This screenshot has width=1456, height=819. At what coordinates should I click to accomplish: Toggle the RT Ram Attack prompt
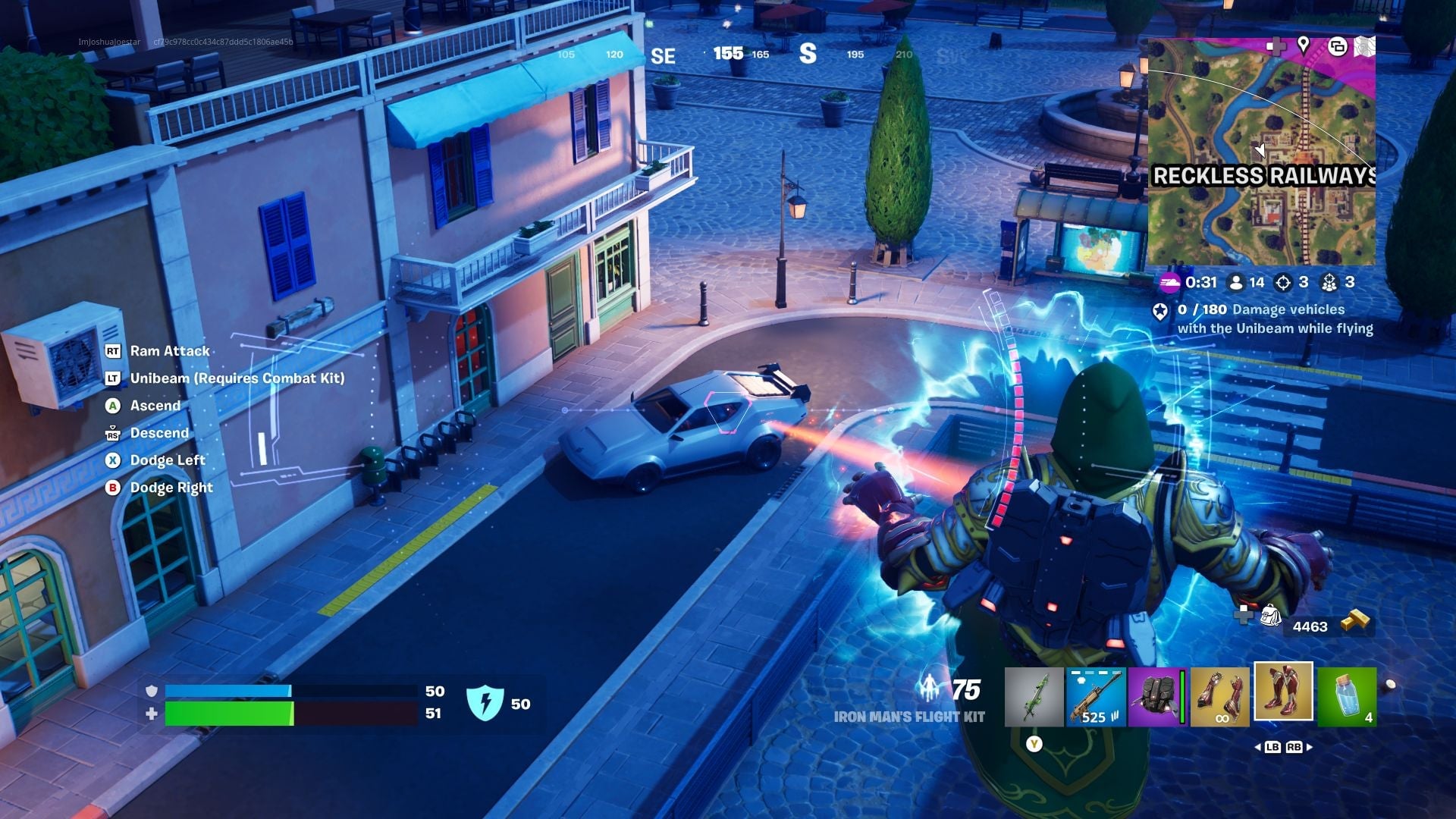112,350
